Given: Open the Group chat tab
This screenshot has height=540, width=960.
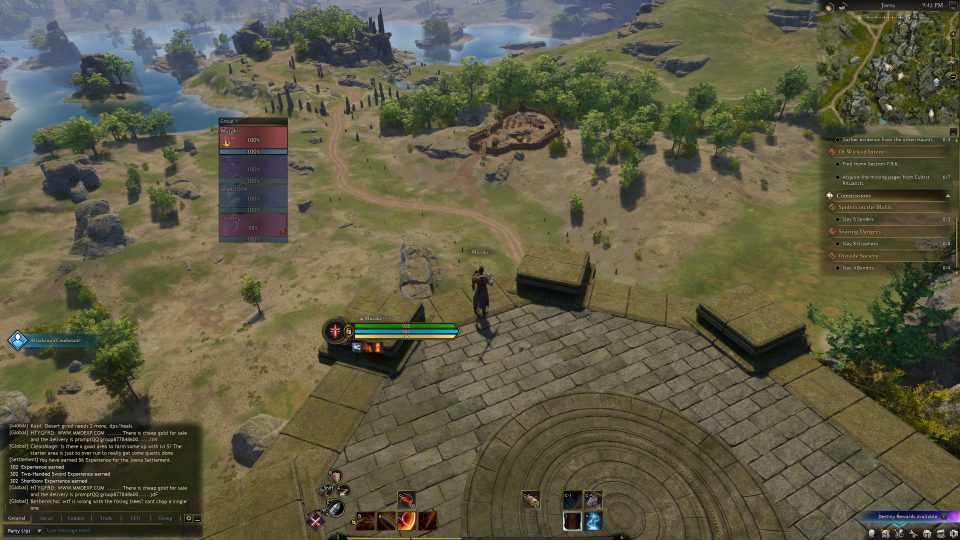Looking at the screenshot, I should [x=165, y=518].
